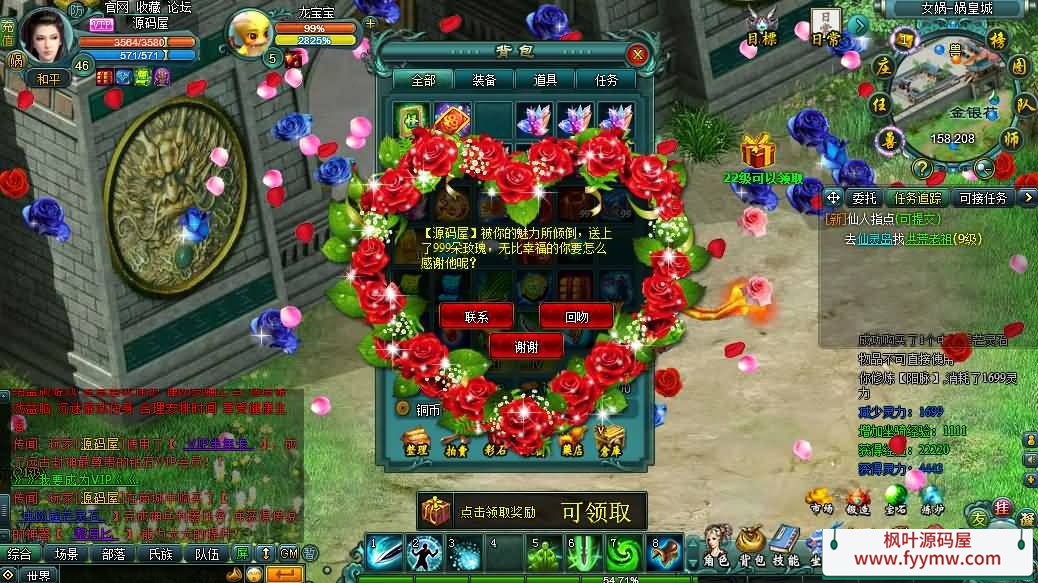The height and width of the screenshot is (583, 1038).
Task: Open the 技能 skills book icon
Action: [x=784, y=547]
